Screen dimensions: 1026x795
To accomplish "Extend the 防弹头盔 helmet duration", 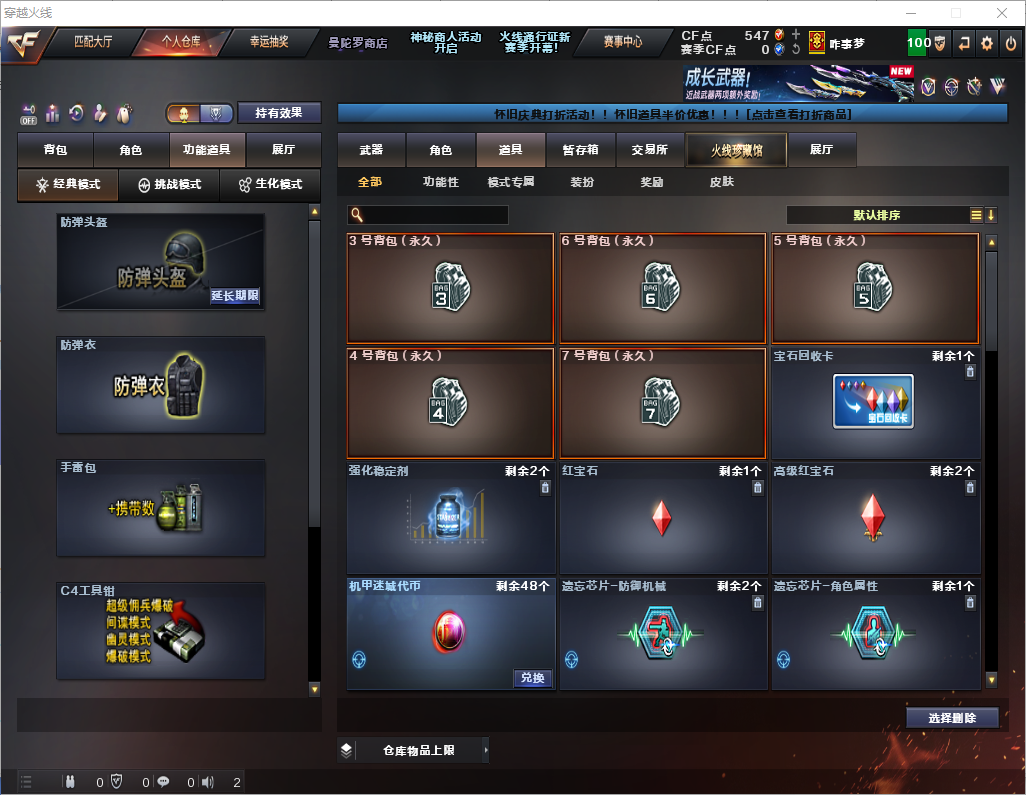I will (235, 295).
